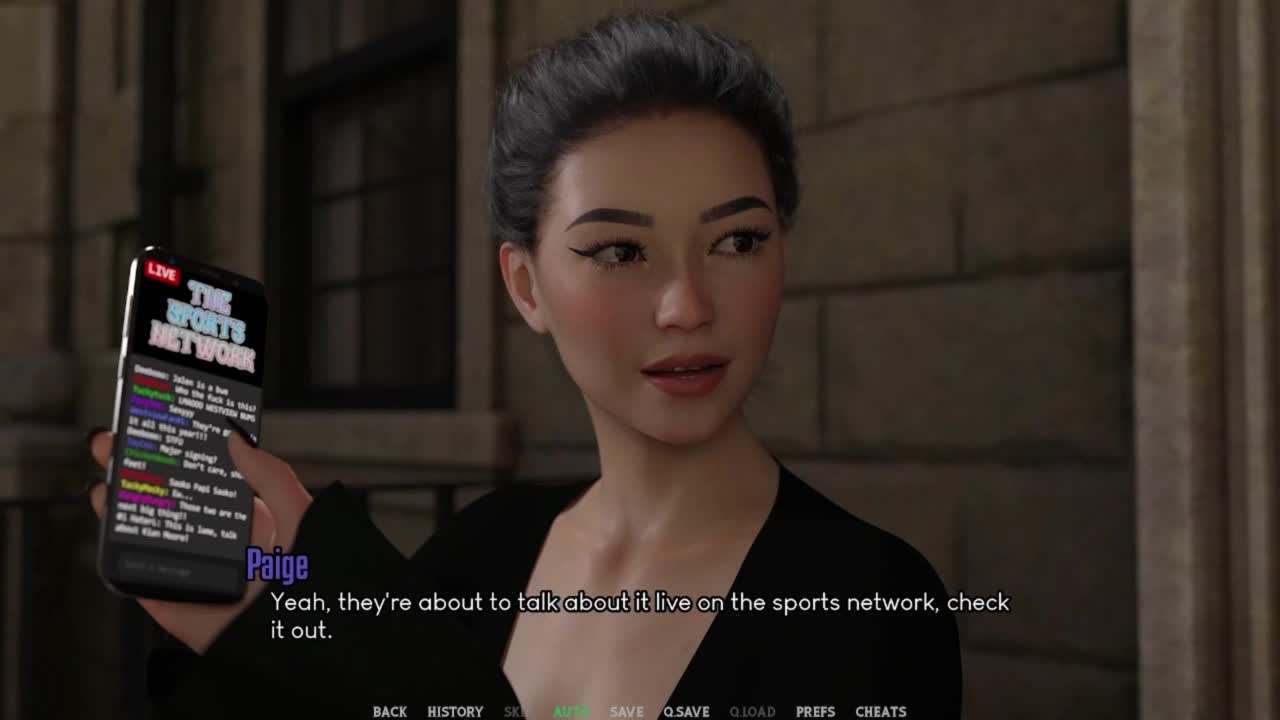This screenshot has height=720, width=1280.
Task: Open the CHEATS menu
Action: [880, 711]
